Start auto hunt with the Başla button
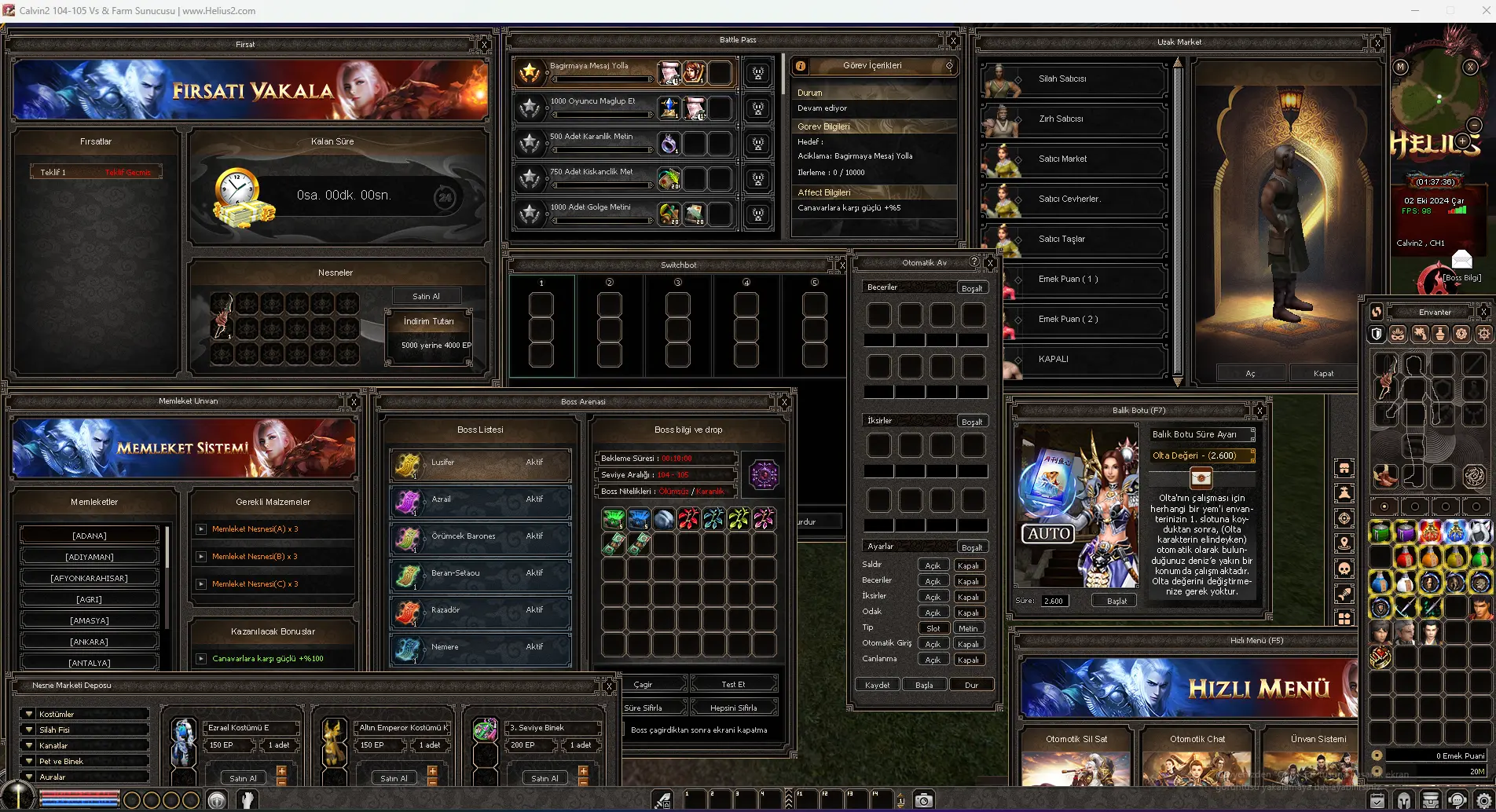Image resolution: width=1496 pixels, height=812 pixels. click(x=924, y=685)
